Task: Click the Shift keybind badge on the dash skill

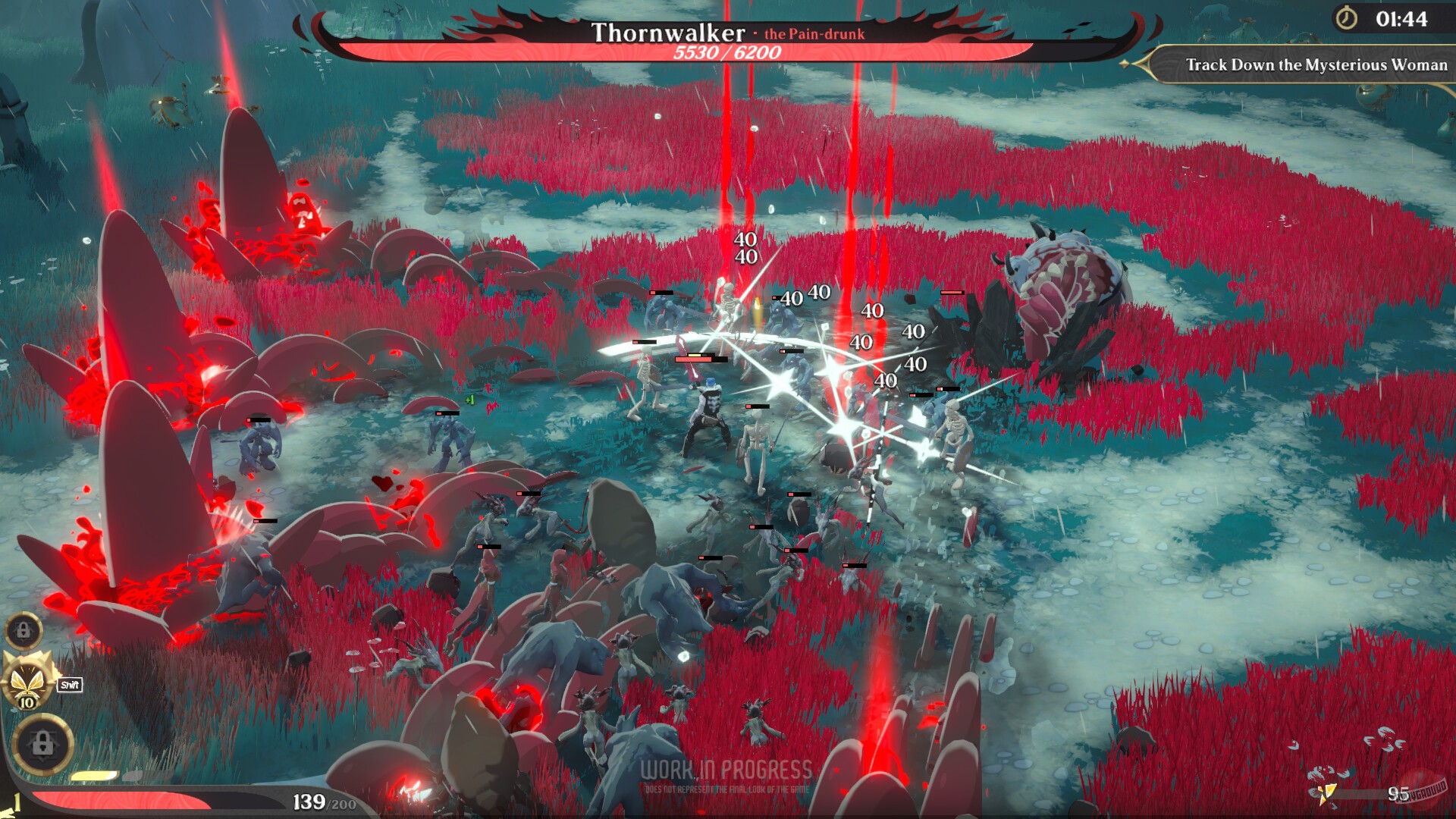Action: (x=69, y=684)
